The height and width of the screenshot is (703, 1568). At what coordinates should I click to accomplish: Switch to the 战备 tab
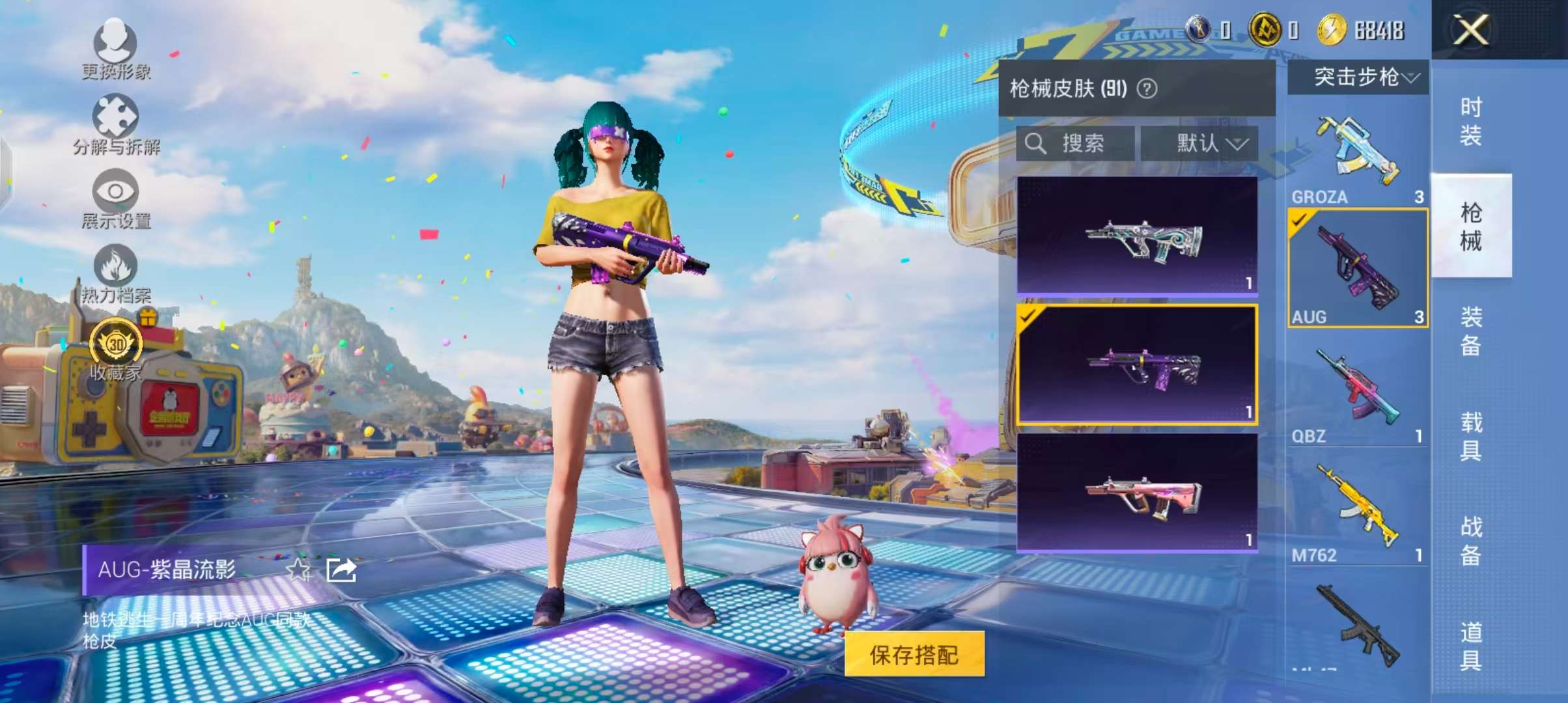coord(1471,541)
